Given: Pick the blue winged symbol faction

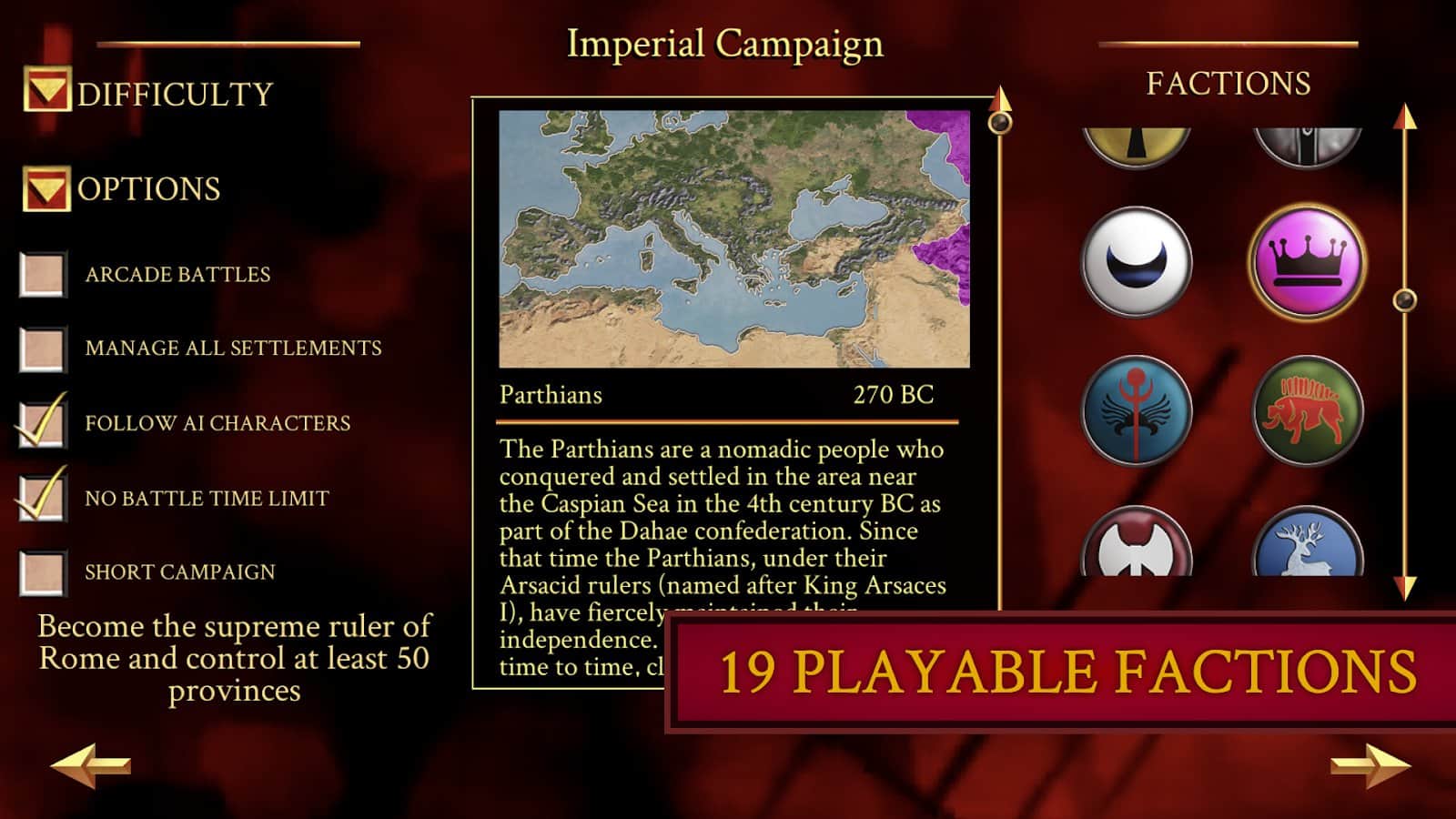Looking at the screenshot, I should tap(1137, 410).
